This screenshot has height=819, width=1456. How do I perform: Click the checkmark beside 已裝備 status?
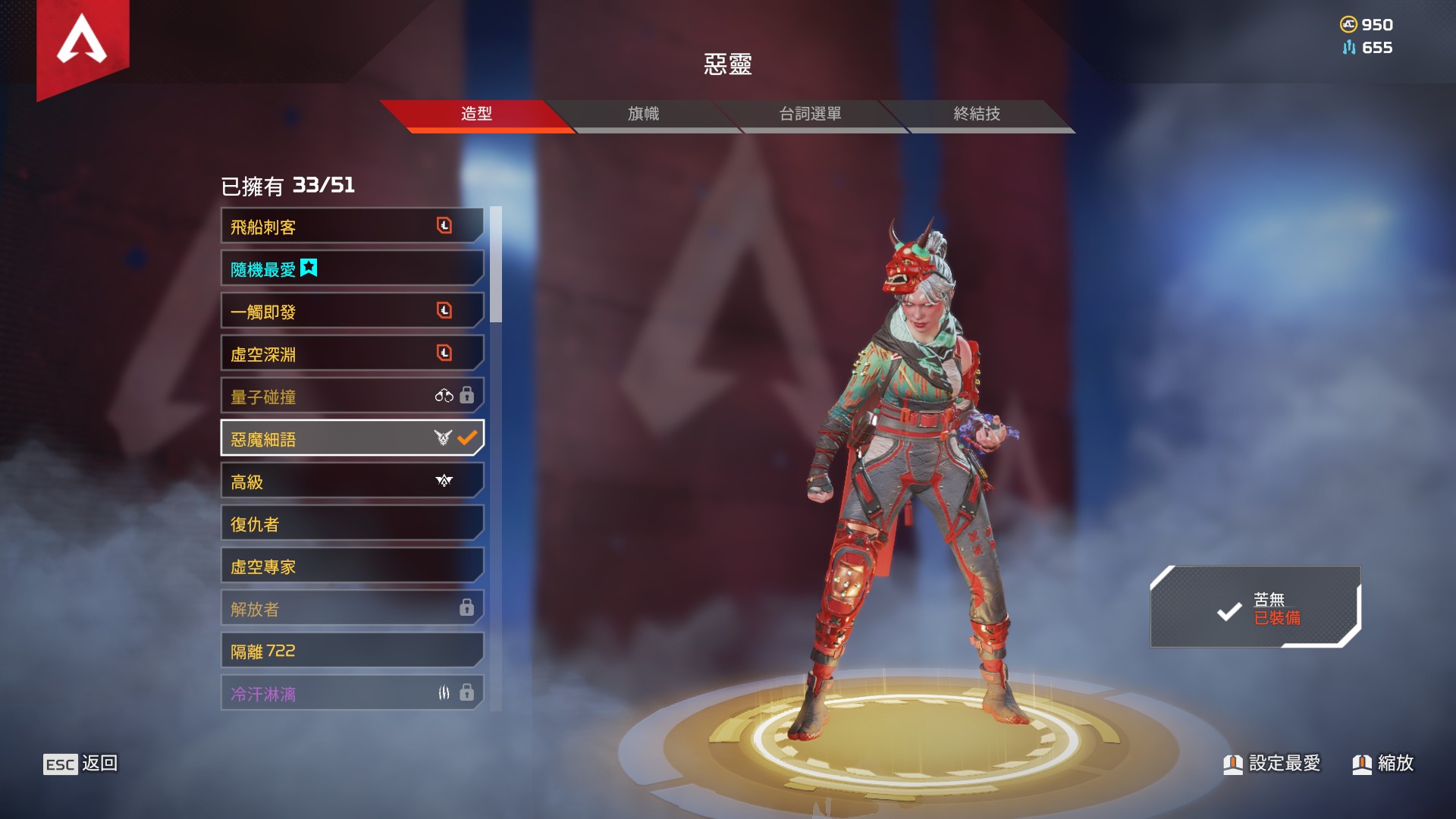1230,612
